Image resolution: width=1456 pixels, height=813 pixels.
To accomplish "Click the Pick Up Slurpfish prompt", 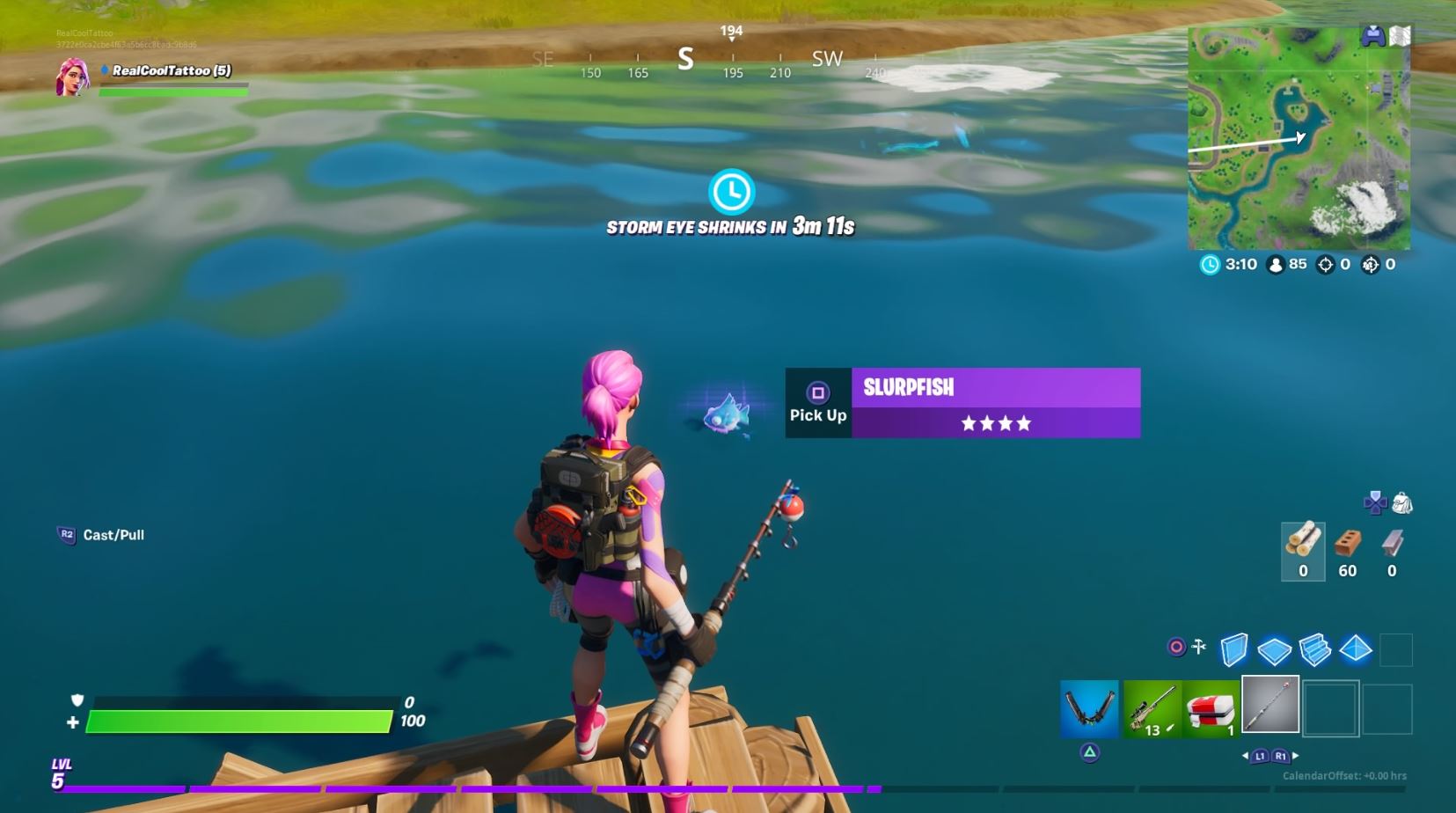I will click(818, 401).
